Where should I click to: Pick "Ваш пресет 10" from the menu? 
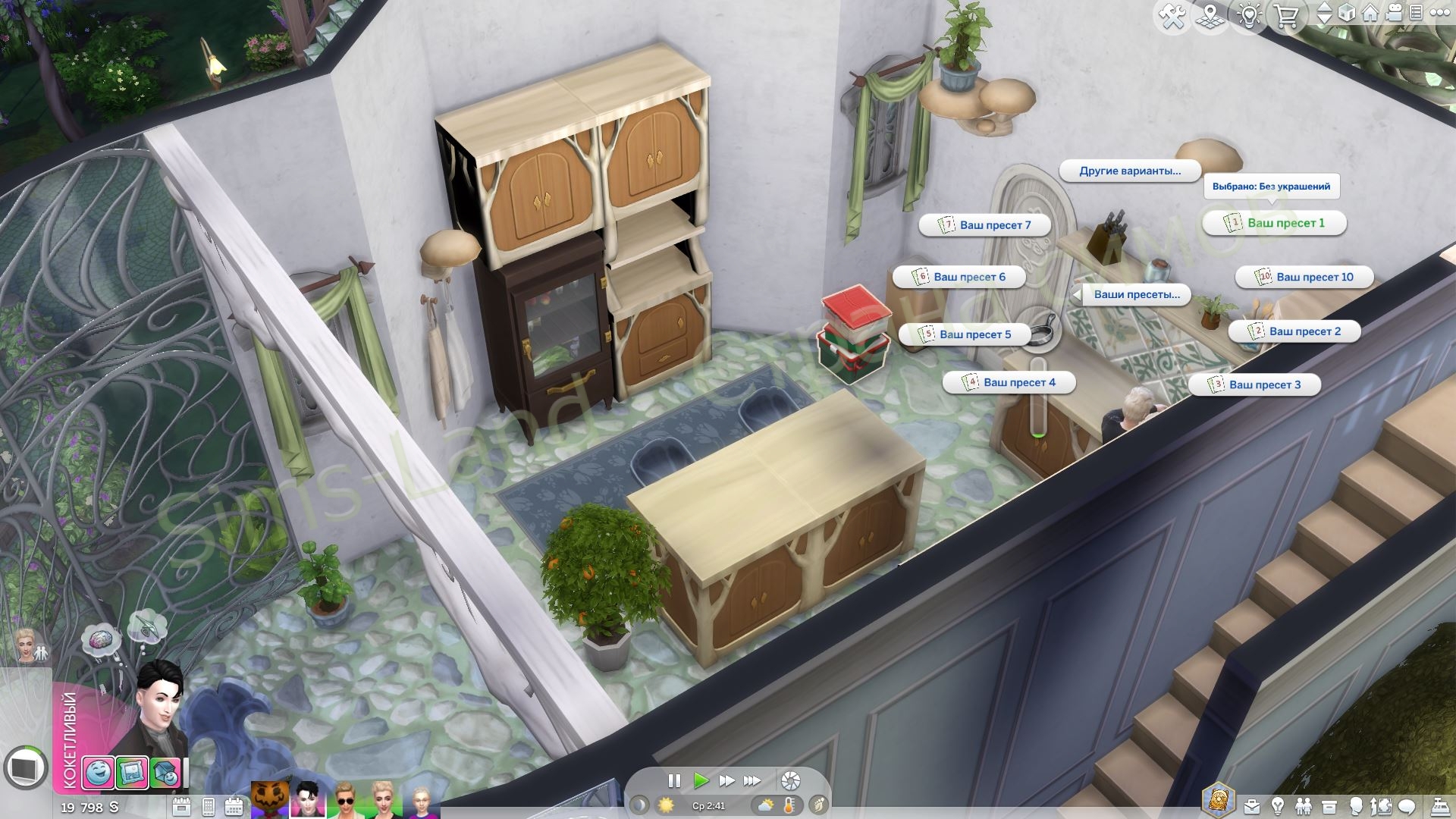point(1305,277)
